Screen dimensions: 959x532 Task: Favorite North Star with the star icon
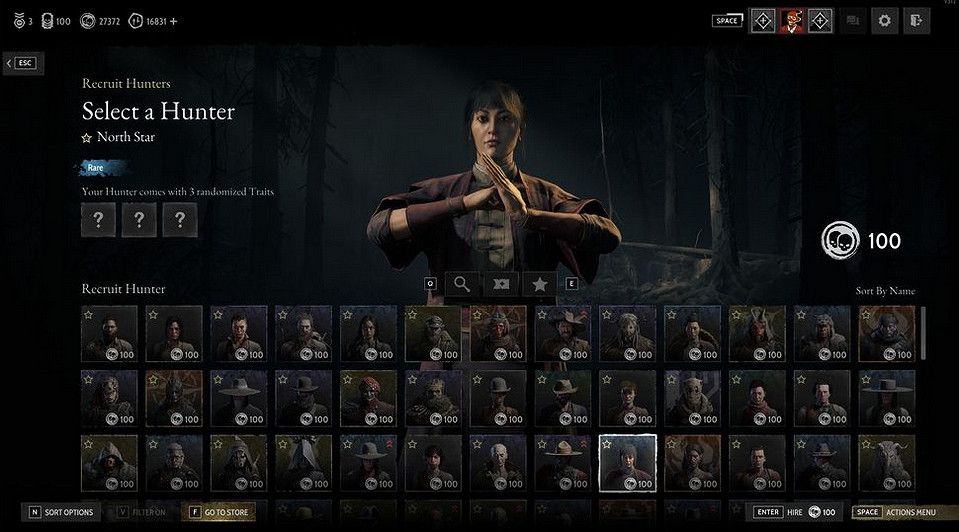pos(87,138)
